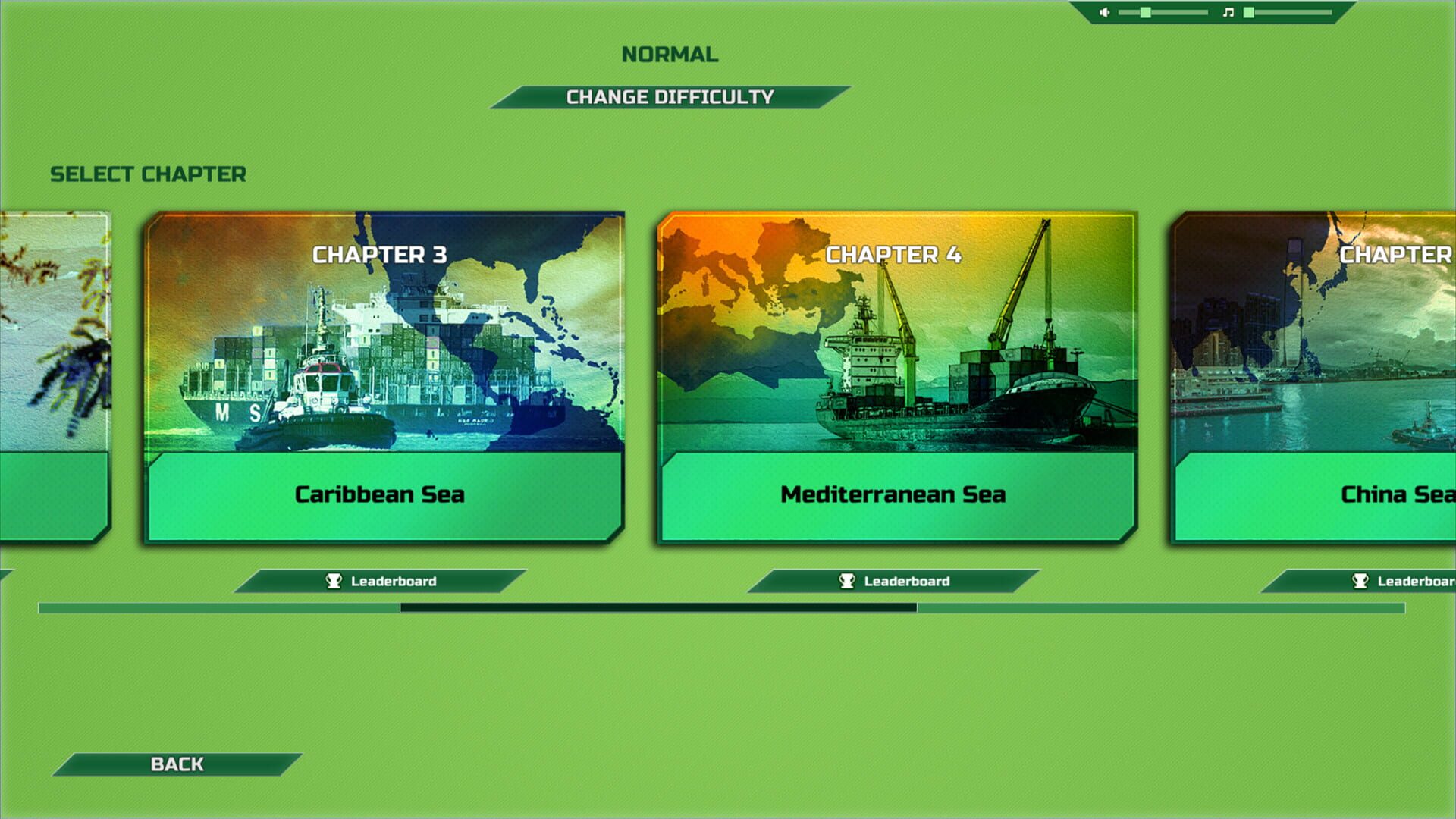Click the Back button
This screenshot has height=819, width=1456.
tap(178, 764)
